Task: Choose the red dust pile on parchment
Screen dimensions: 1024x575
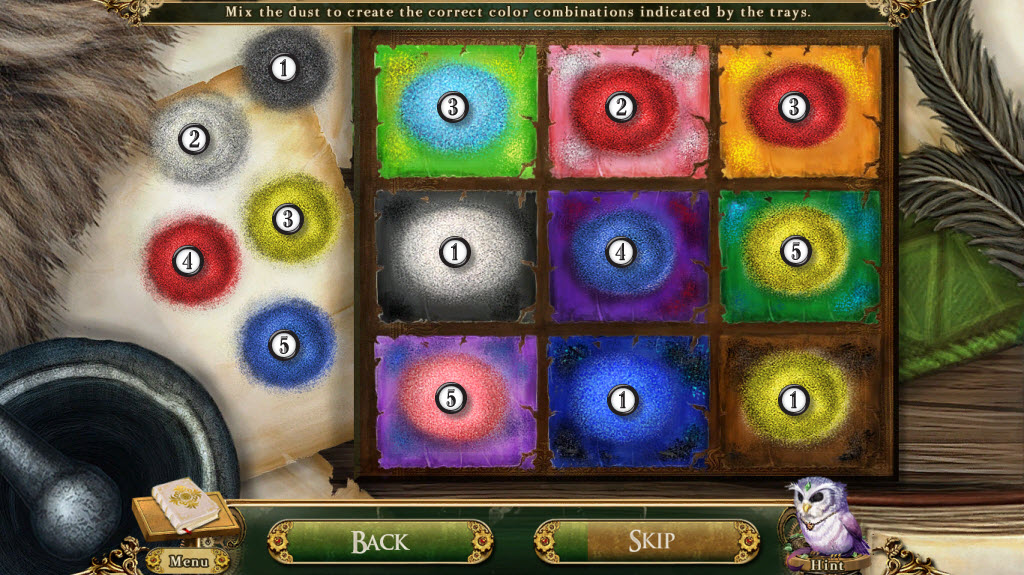Action: 187,261
